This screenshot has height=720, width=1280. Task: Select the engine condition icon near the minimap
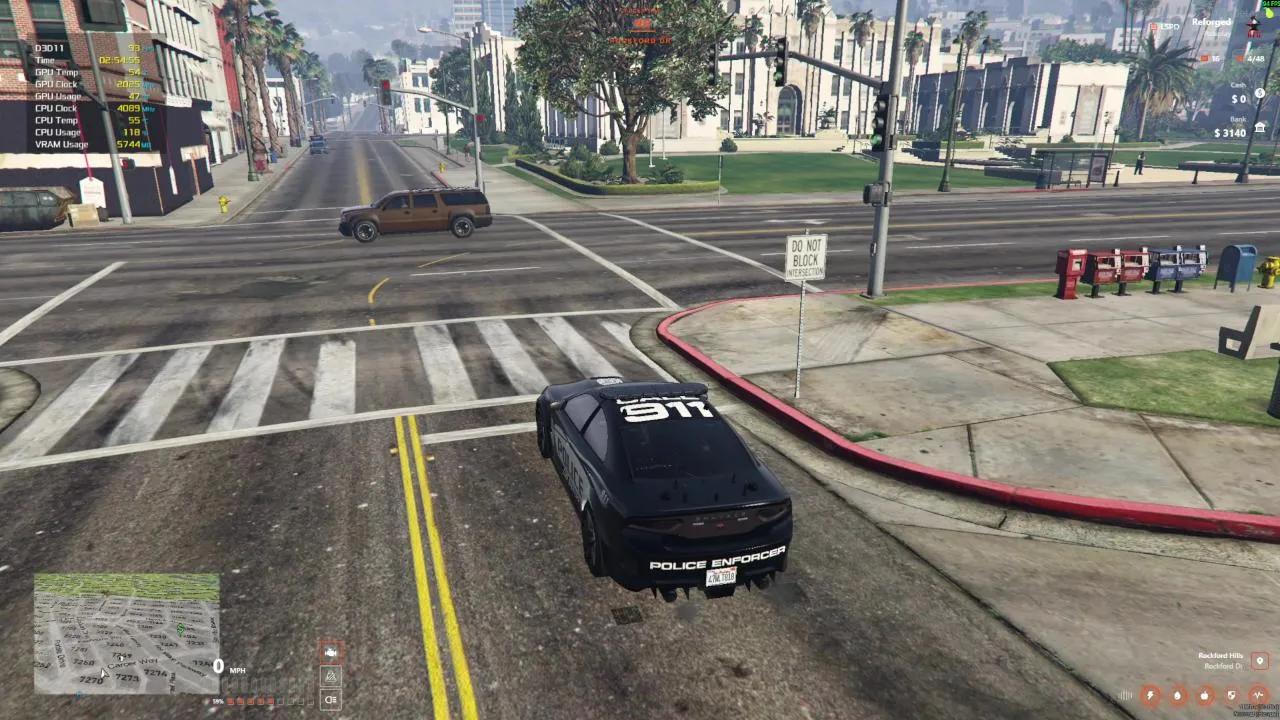click(x=329, y=676)
